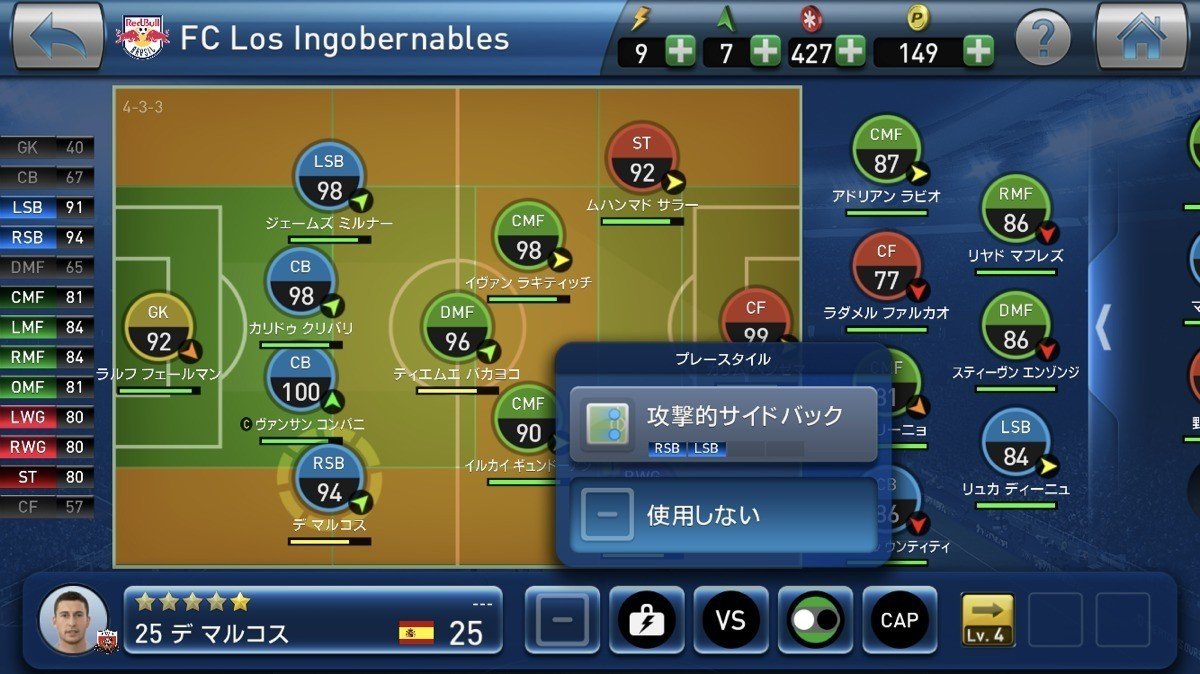
Task: Add more gold coins with plus
Action: [978, 51]
